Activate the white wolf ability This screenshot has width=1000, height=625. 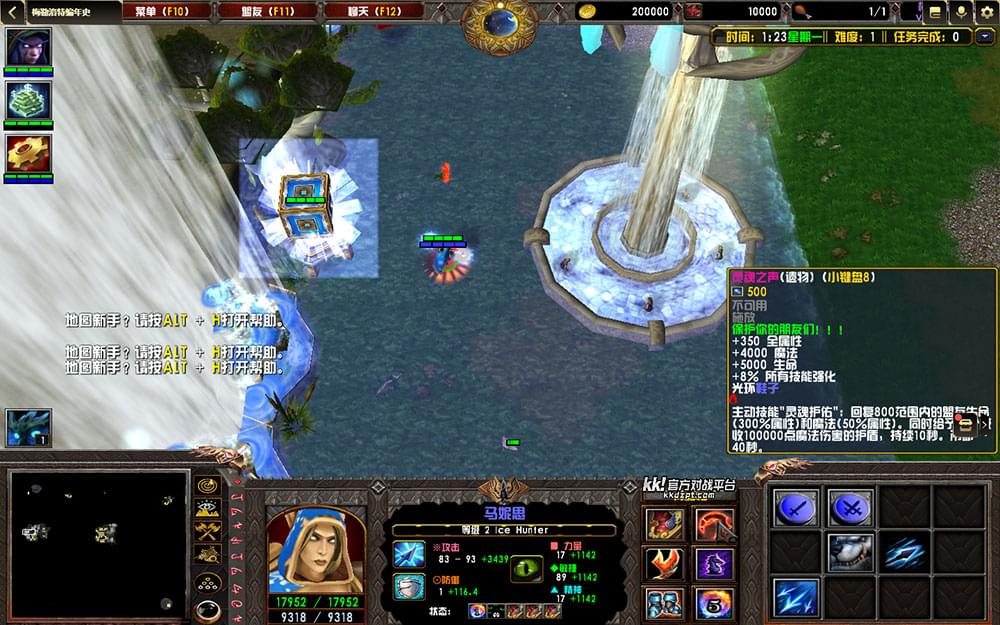coord(850,552)
